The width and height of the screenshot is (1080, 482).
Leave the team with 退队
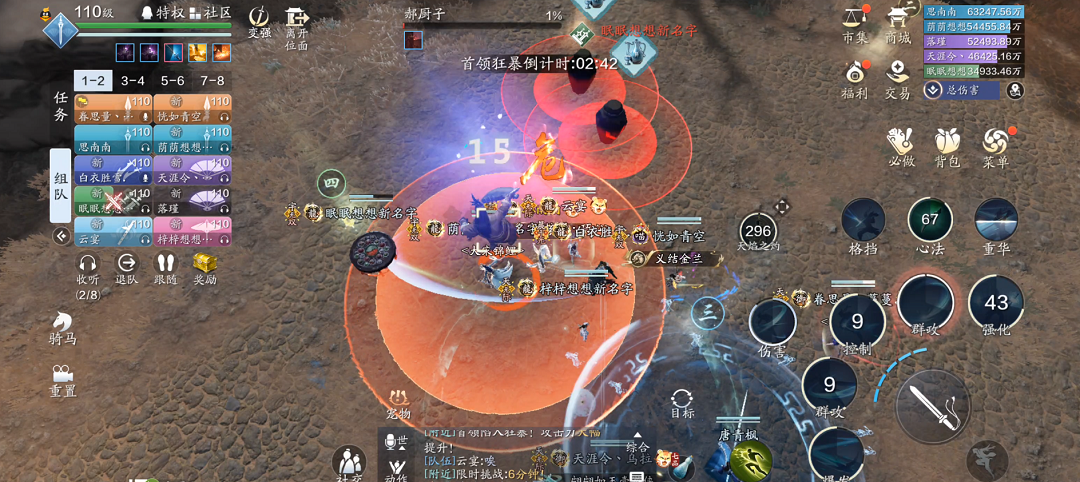click(127, 268)
